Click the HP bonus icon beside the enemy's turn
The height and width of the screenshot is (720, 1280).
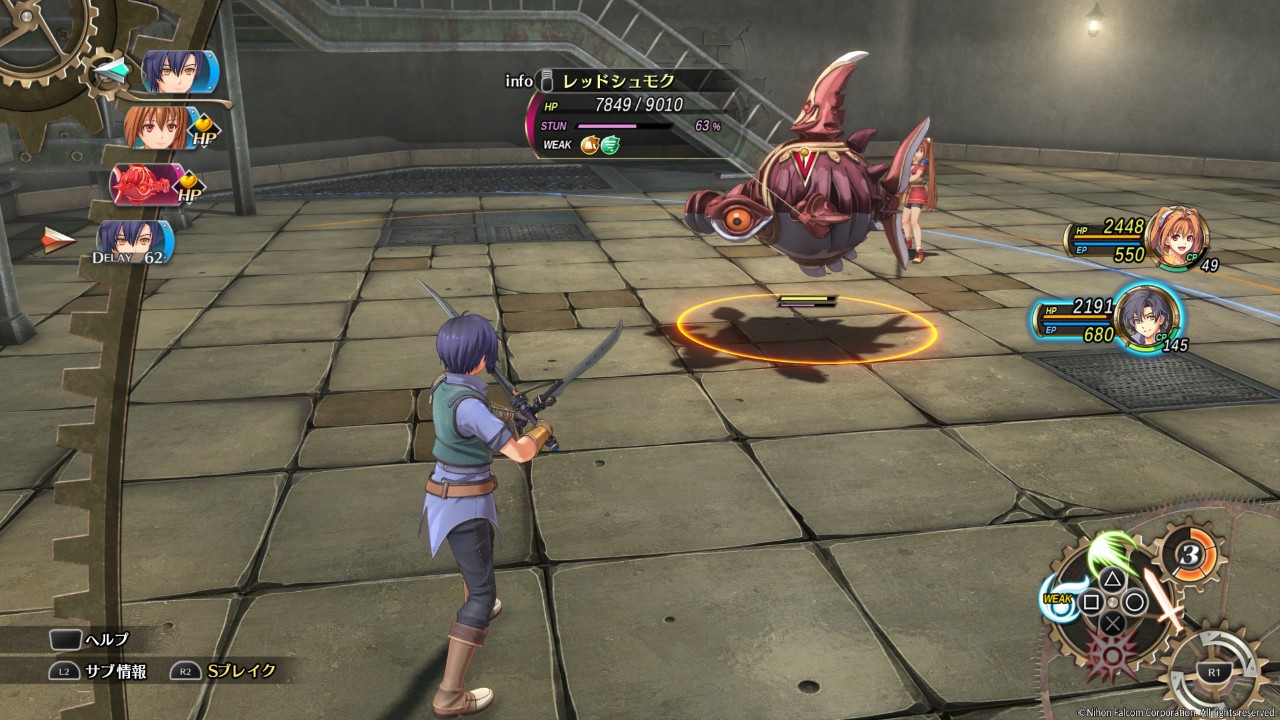(190, 188)
